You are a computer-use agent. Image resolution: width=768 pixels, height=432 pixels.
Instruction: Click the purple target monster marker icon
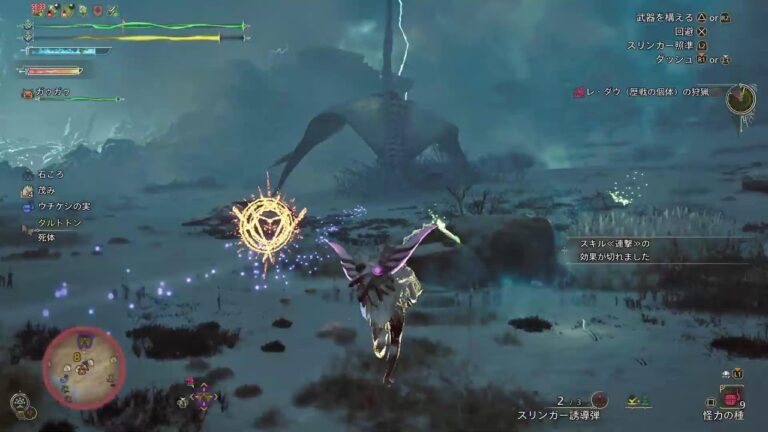point(204,397)
